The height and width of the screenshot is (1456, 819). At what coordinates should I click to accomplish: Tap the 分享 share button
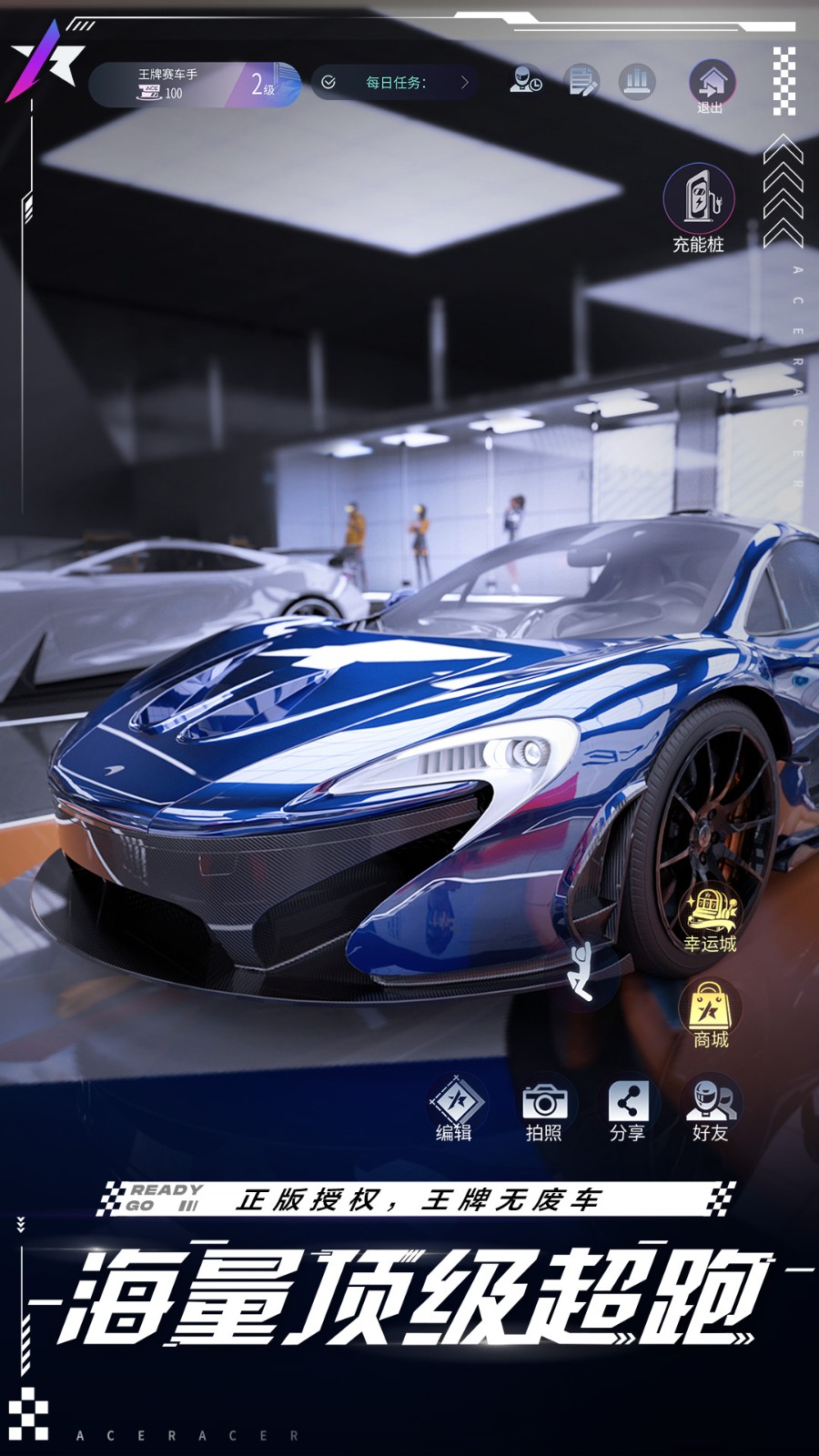pyautogui.click(x=628, y=1108)
